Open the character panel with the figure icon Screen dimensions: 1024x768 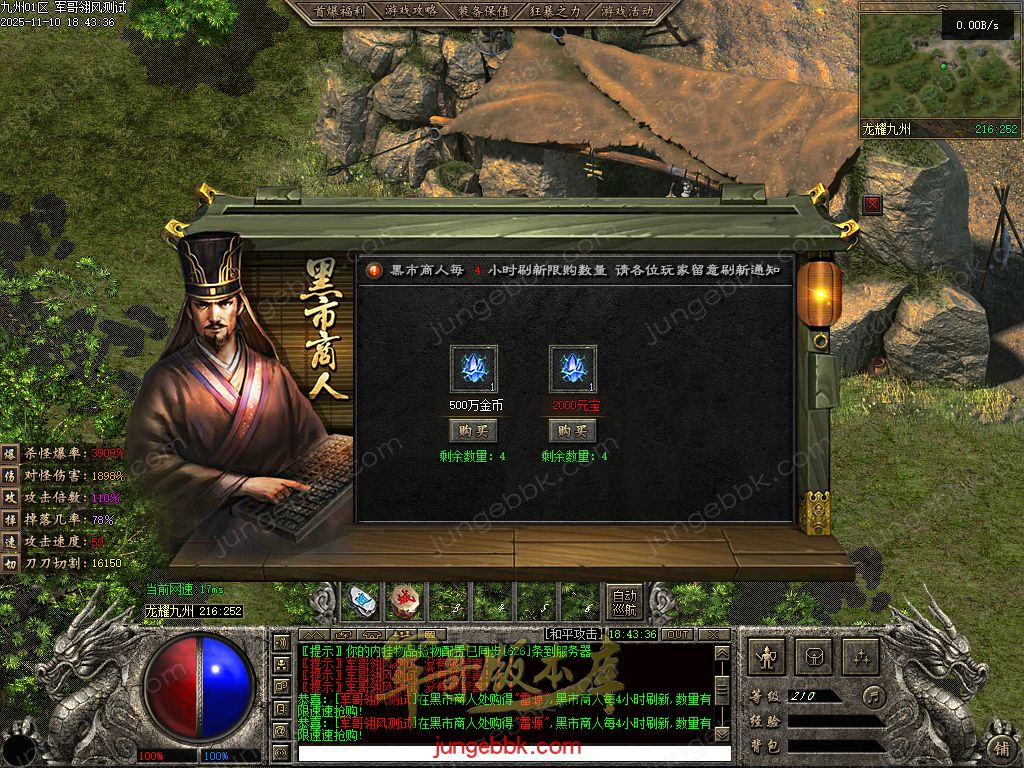click(767, 657)
